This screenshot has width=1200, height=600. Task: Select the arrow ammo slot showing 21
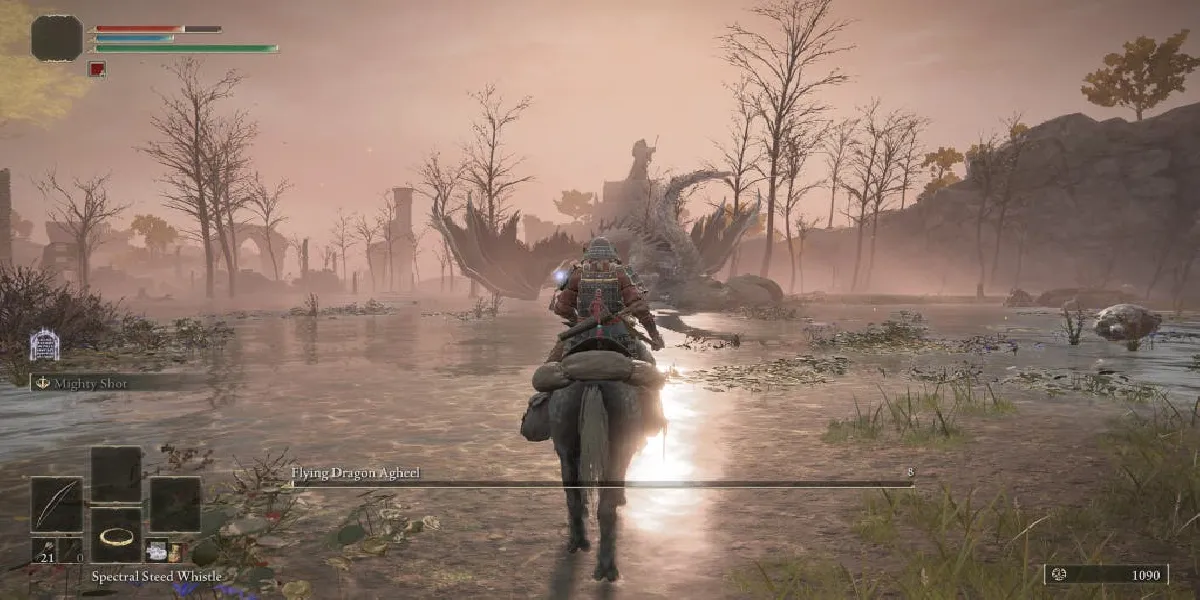[x=43, y=550]
